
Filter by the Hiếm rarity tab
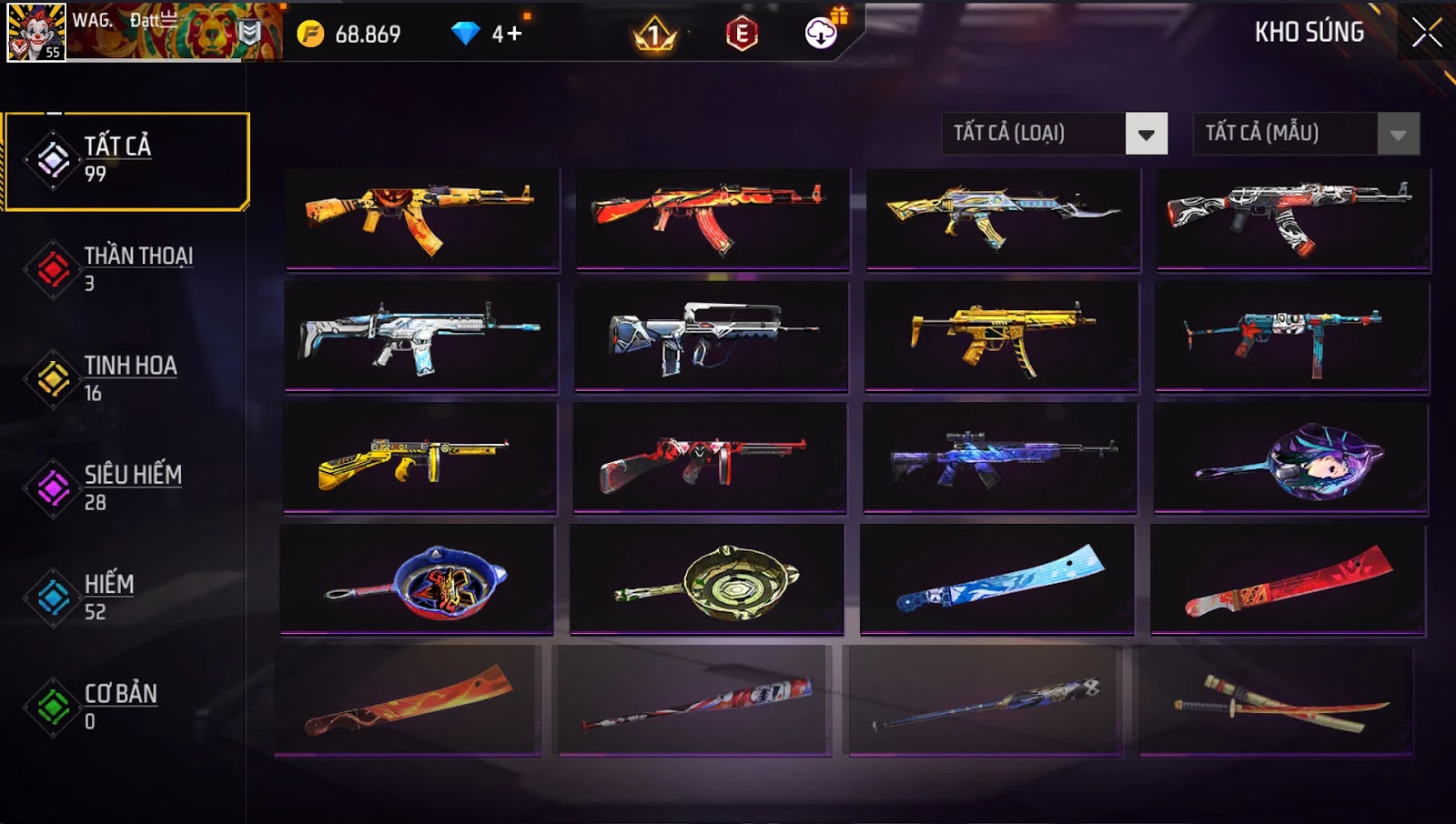point(126,597)
